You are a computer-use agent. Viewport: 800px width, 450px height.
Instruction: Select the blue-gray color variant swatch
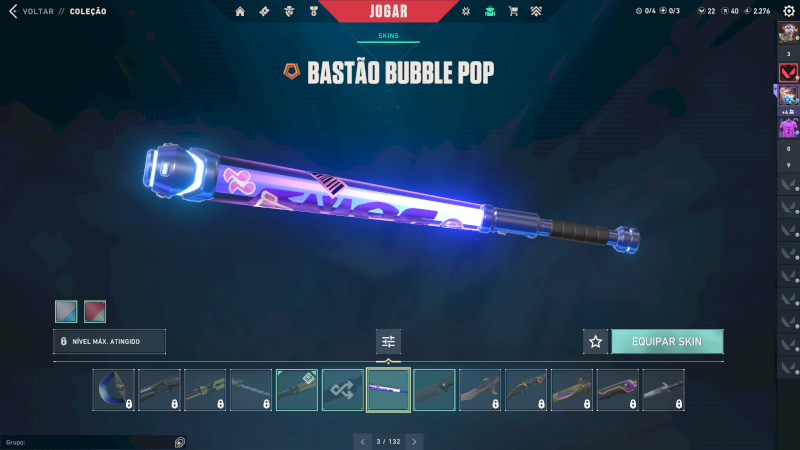(x=66, y=312)
